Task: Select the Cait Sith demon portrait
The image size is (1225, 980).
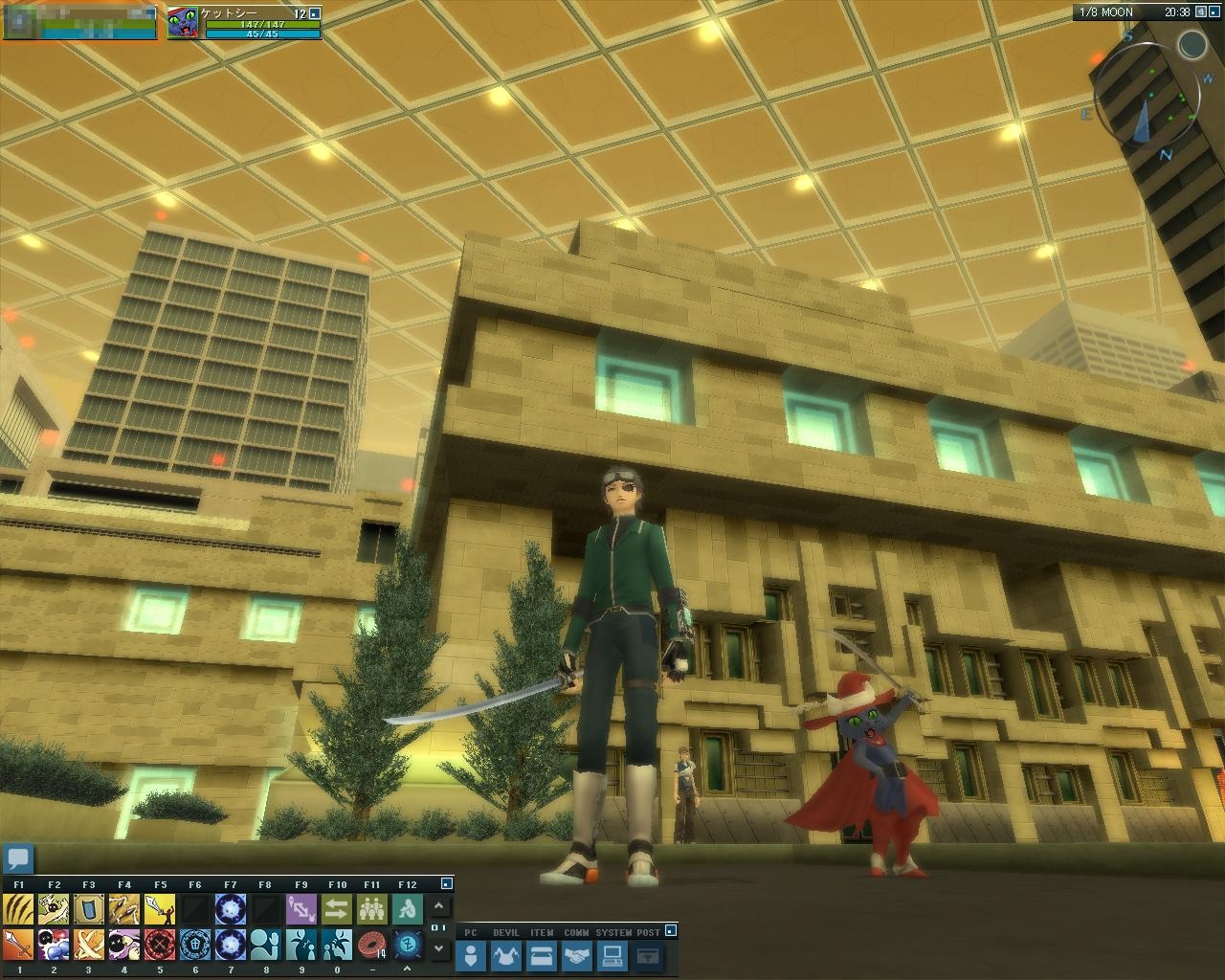Action: (x=182, y=23)
